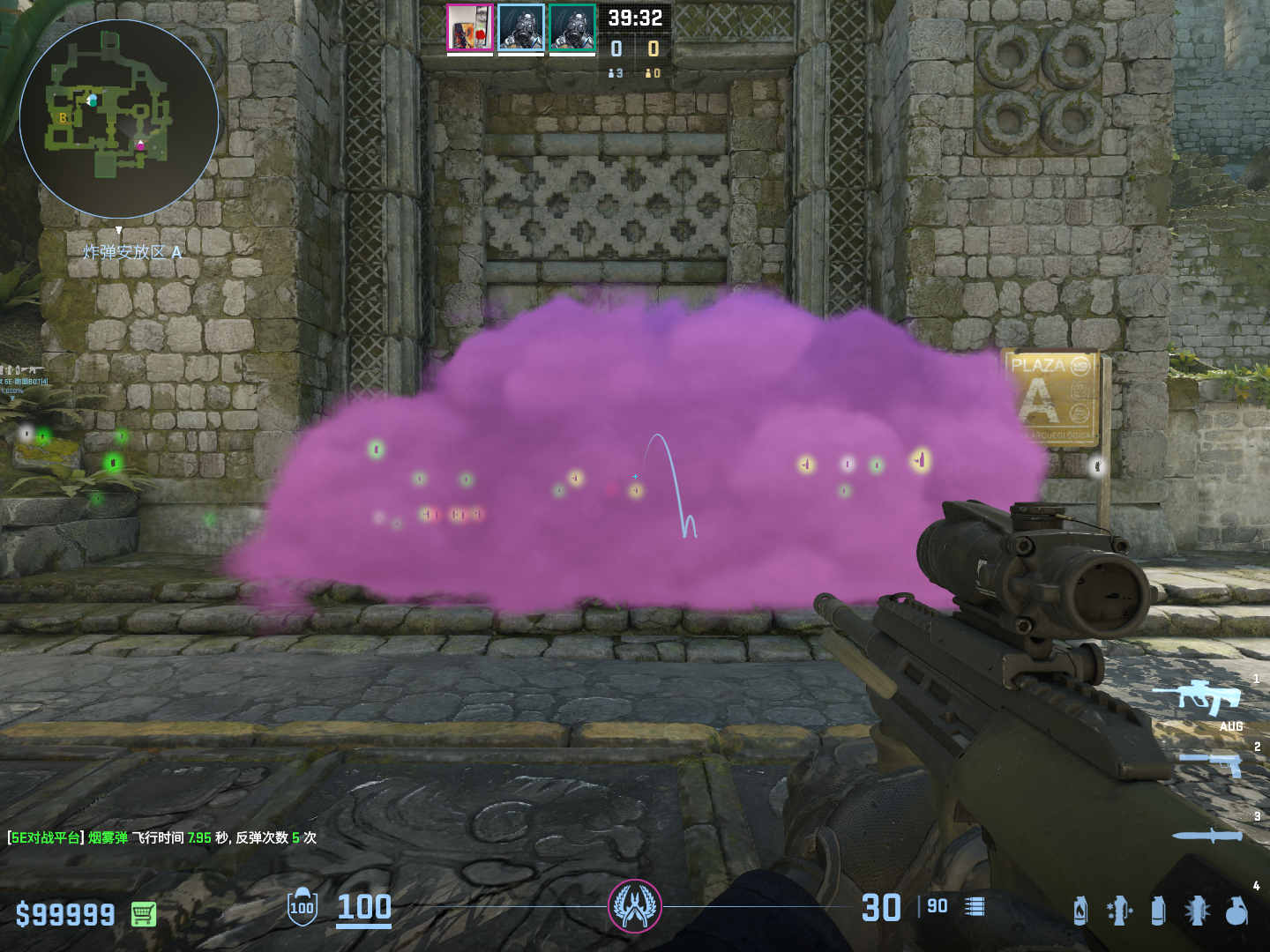Click the circular radar minimap
Image resolution: width=1270 pixels, height=952 pixels.
click(118, 118)
